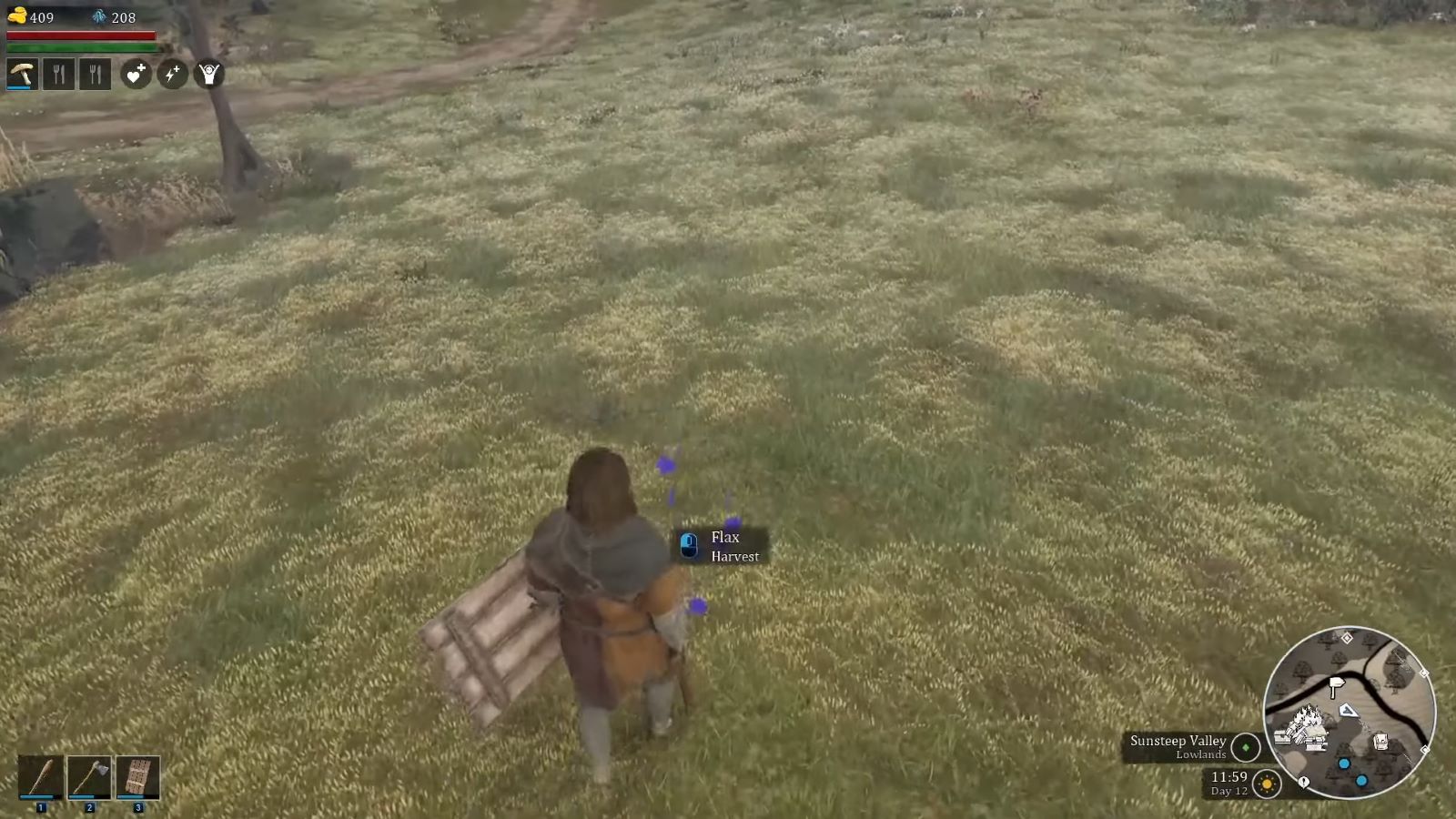Click the hammer marker on the minimap
1456x819 pixels.
click(1336, 684)
